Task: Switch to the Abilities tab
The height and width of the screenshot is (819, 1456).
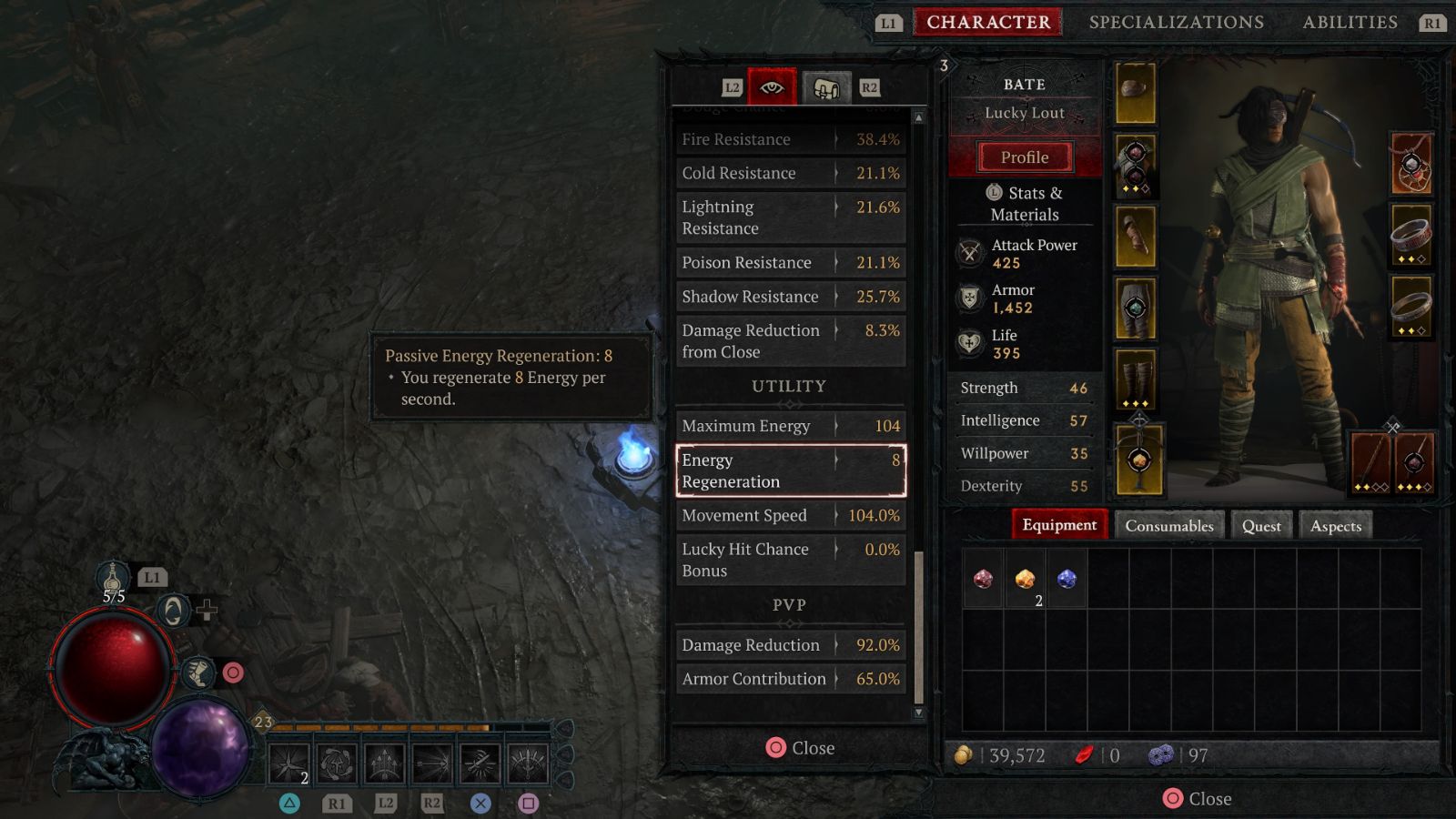Action: coord(1350,22)
